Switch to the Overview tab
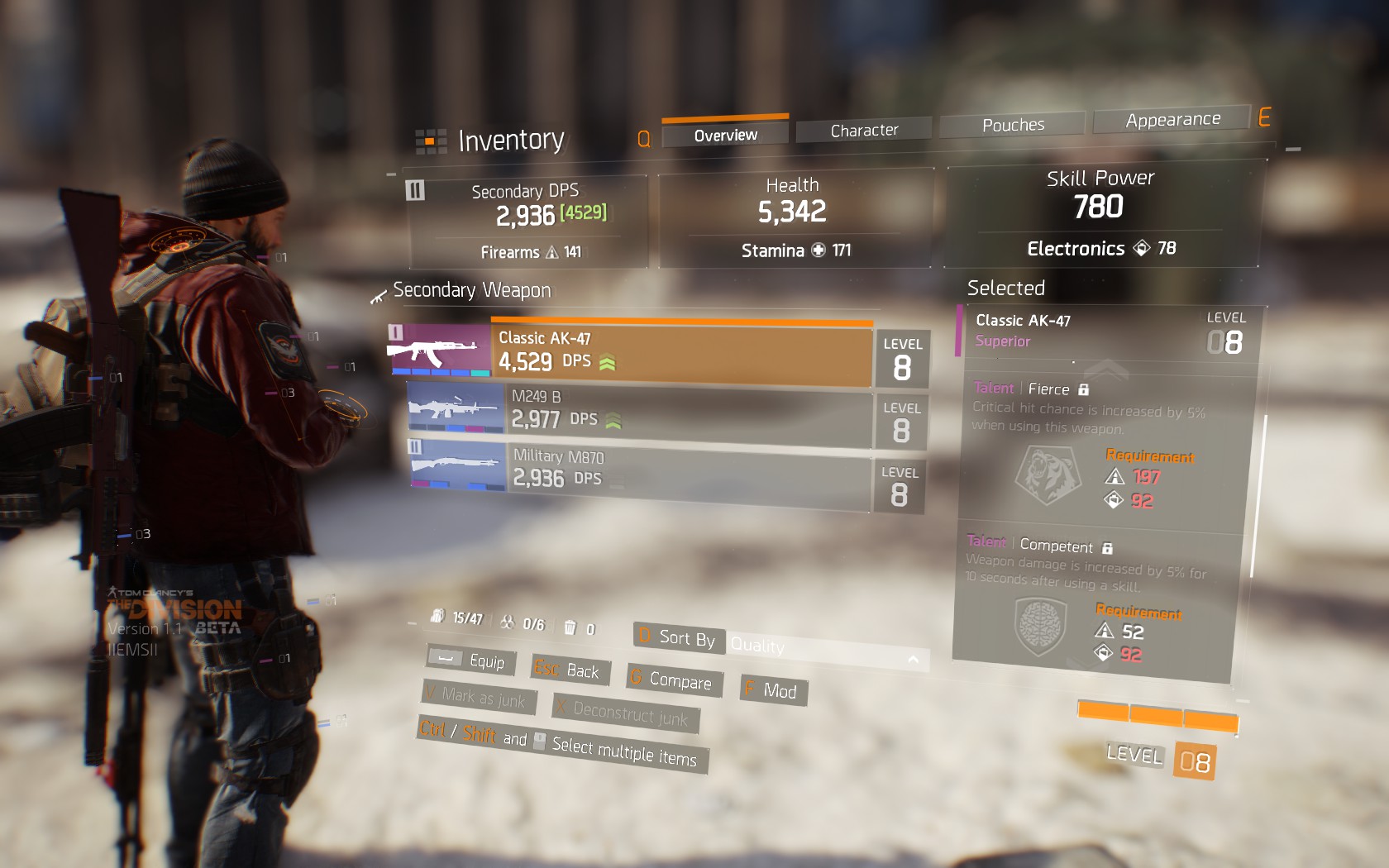This screenshot has height=868, width=1389. [x=725, y=135]
